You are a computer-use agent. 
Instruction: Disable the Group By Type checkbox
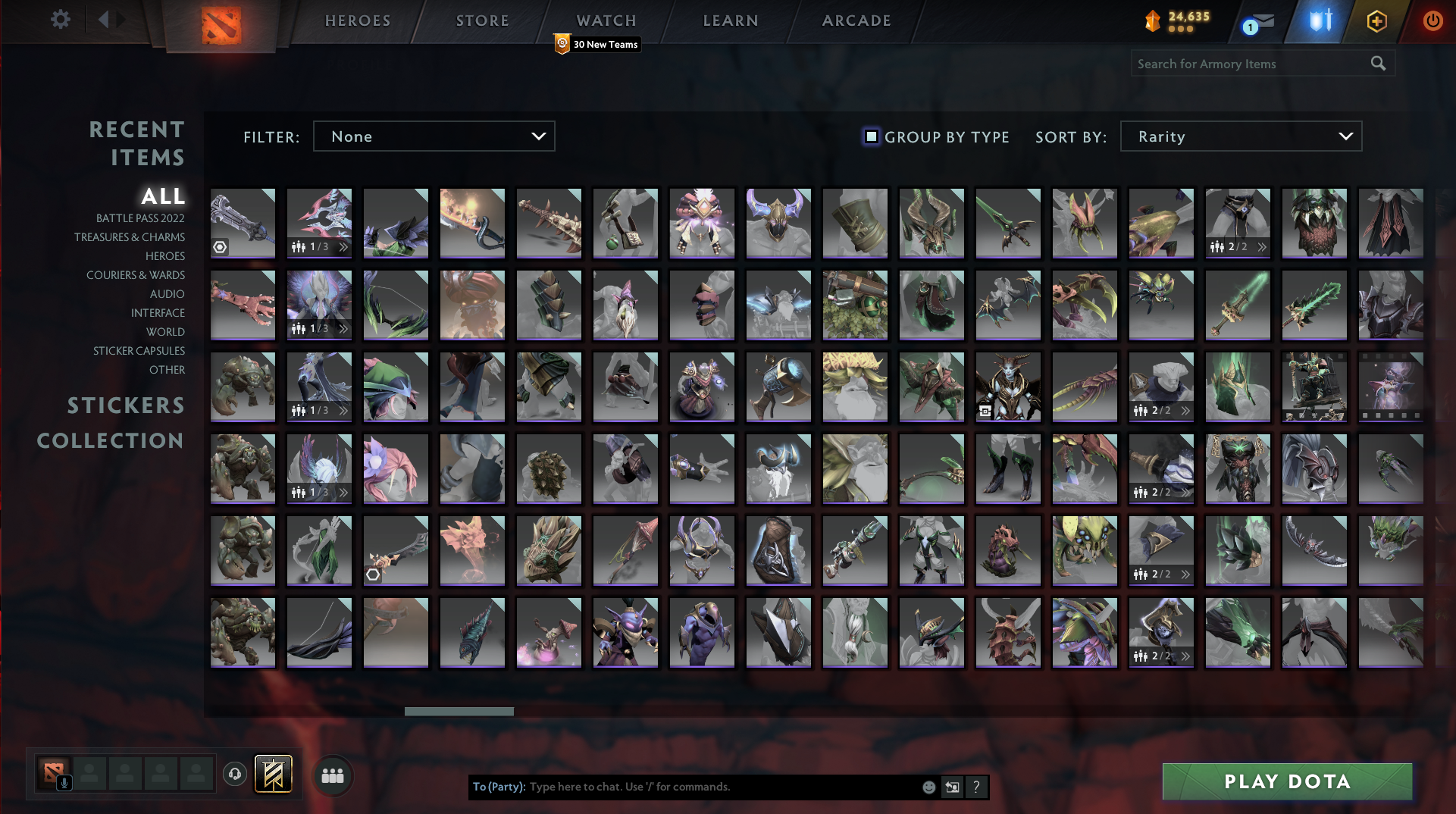(870, 137)
